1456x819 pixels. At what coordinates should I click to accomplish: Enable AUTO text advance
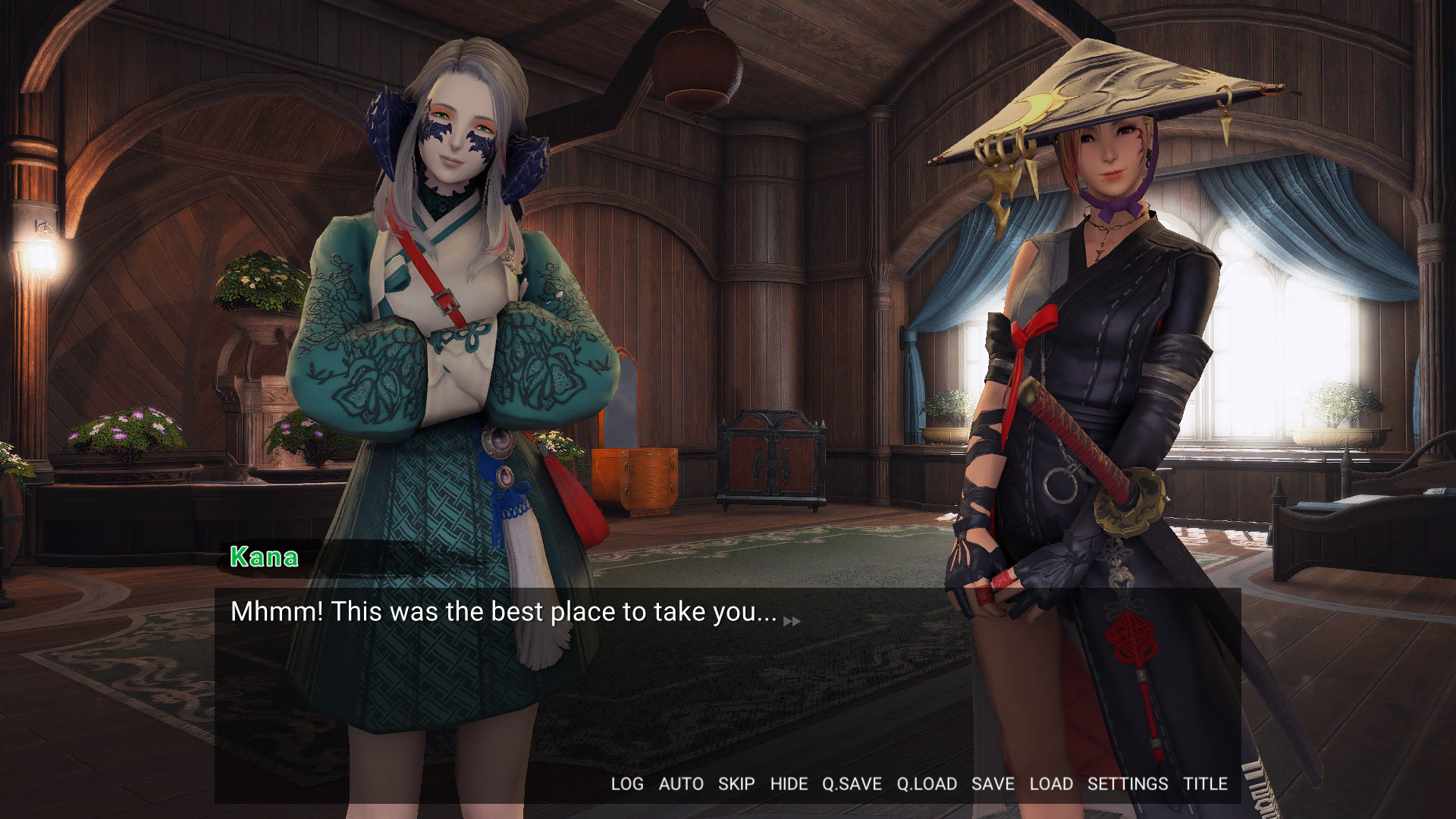pos(681,784)
